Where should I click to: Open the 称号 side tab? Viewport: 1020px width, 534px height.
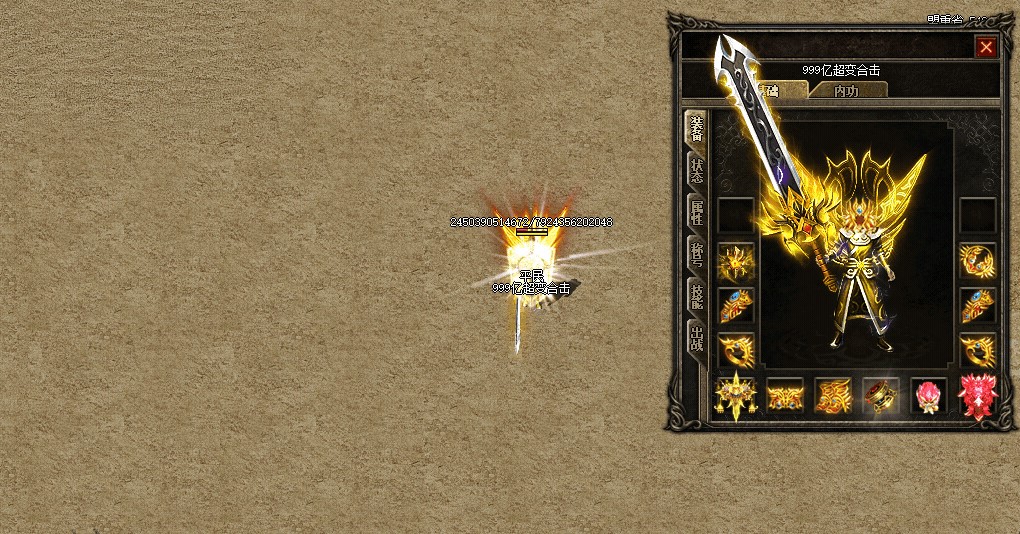click(695, 254)
